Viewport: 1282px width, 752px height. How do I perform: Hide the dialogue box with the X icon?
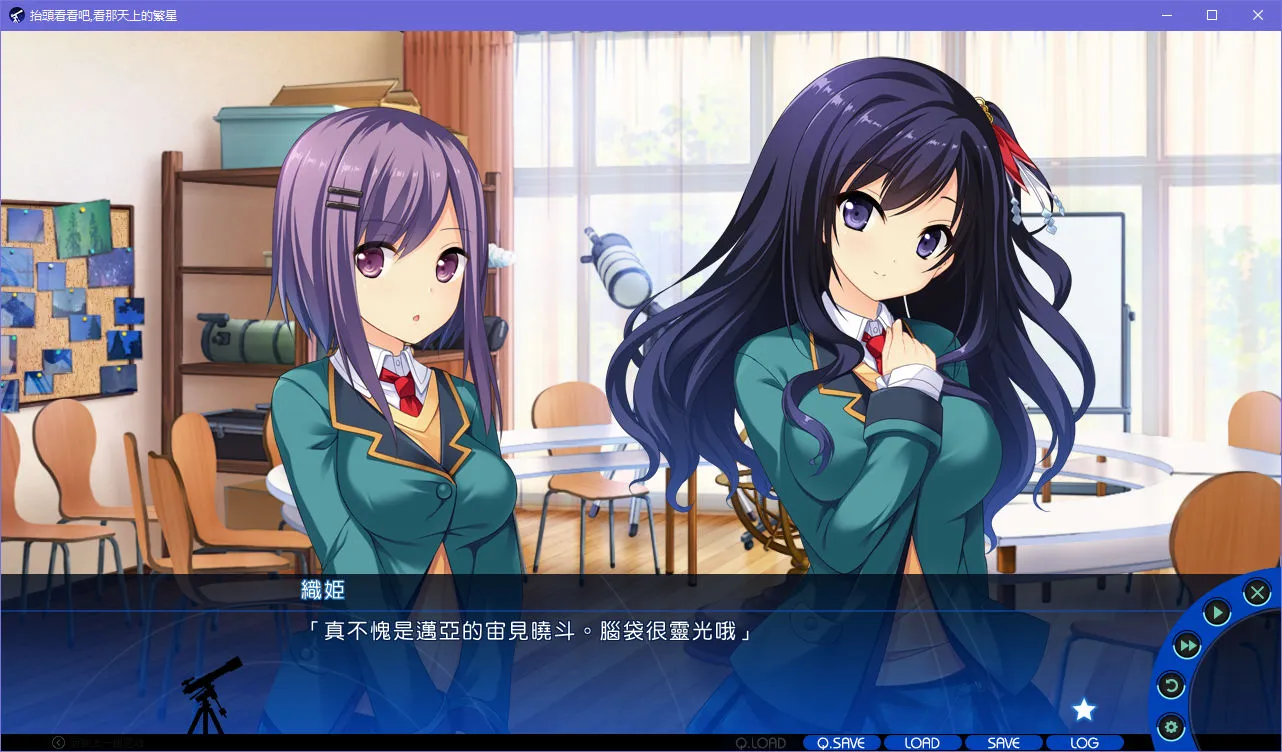click(x=1257, y=593)
